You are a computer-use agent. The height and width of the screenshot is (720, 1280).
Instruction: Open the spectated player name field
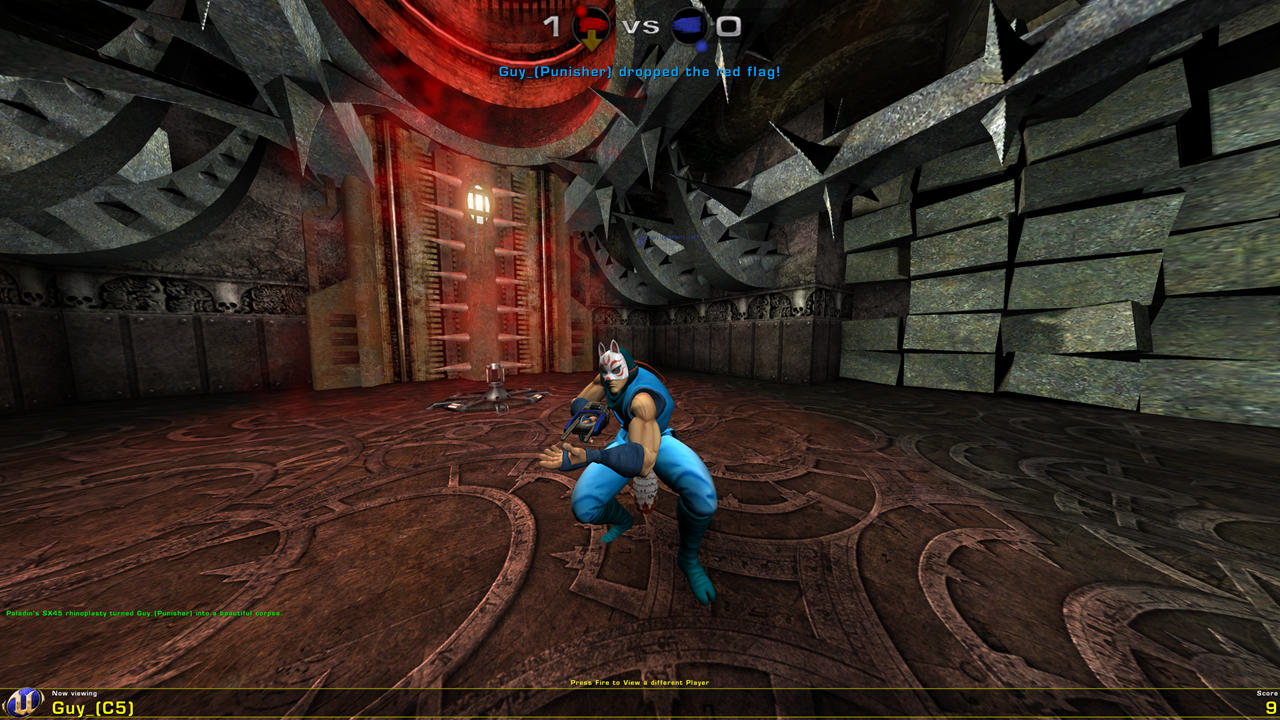coord(93,707)
